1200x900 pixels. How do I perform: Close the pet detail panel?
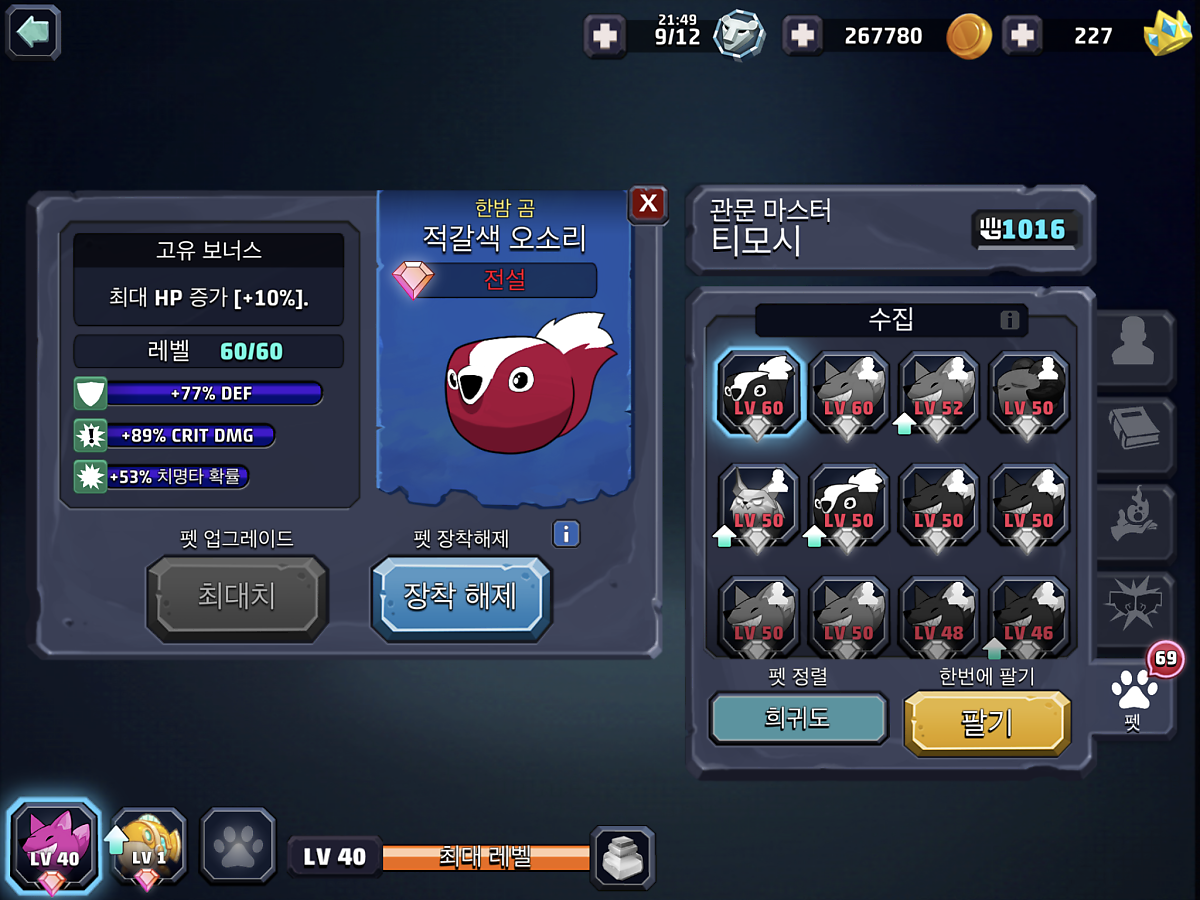pos(648,204)
